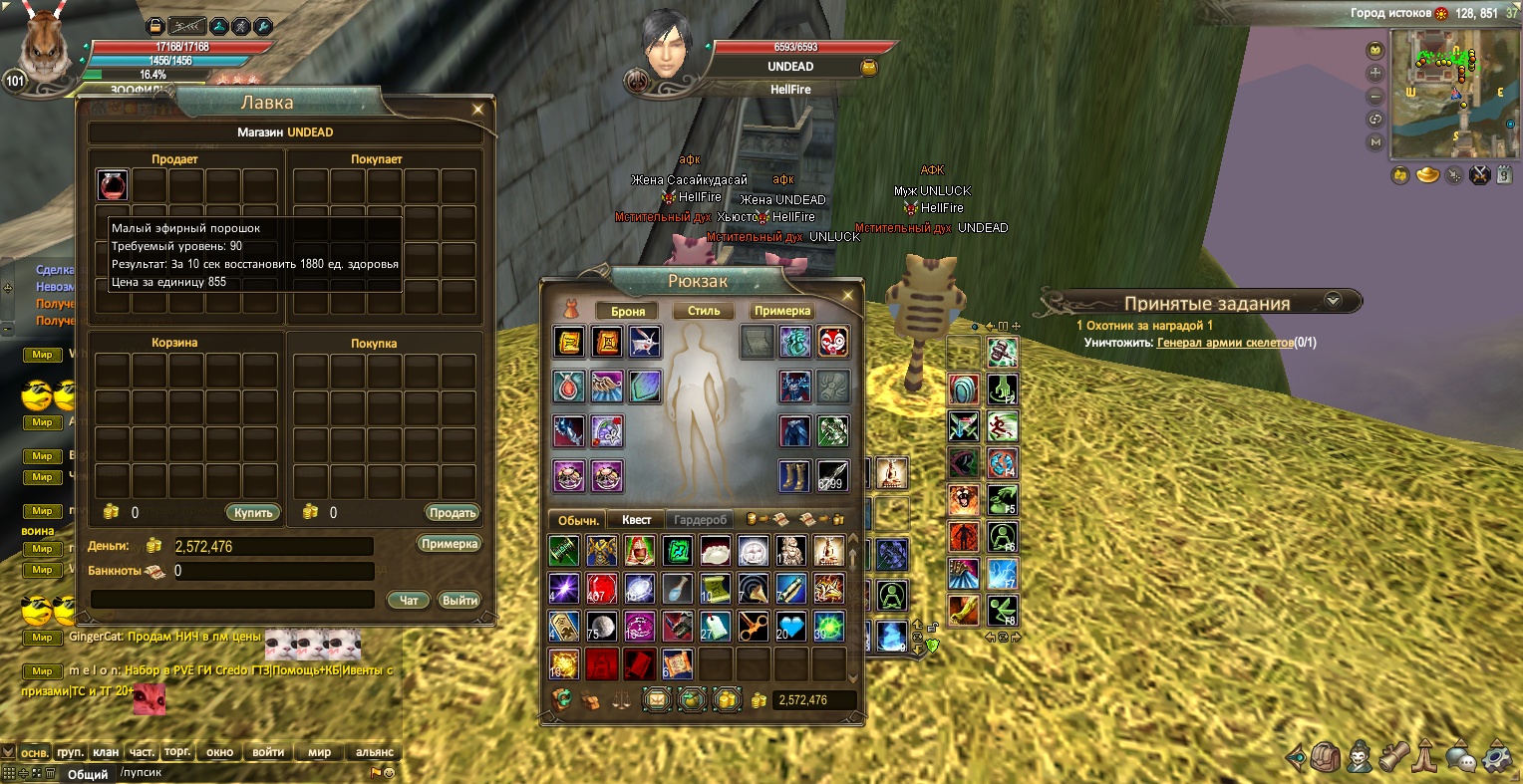The height and width of the screenshot is (784, 1523).
Task: Open the world map with the M button
Action: click(x=1376, y=142)
